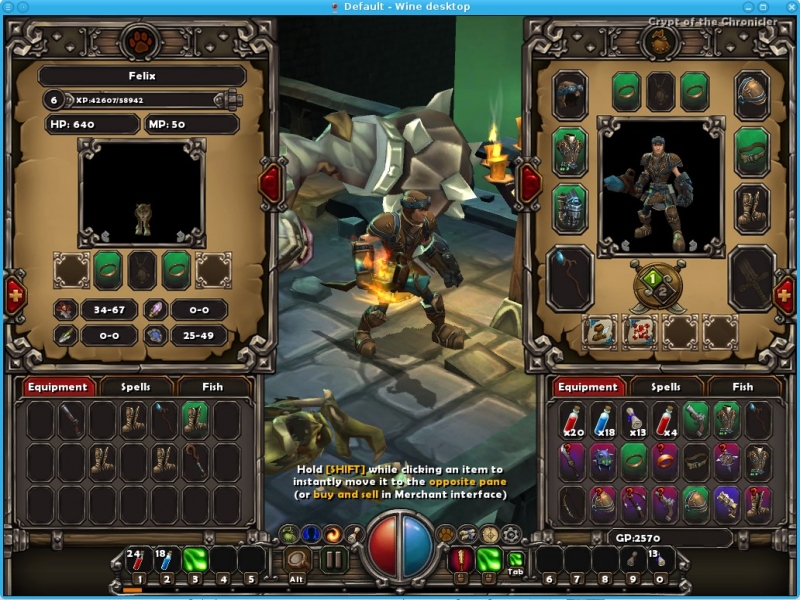
Task: Open the pet's Fish tab
Action: click(x=213, y=387)
